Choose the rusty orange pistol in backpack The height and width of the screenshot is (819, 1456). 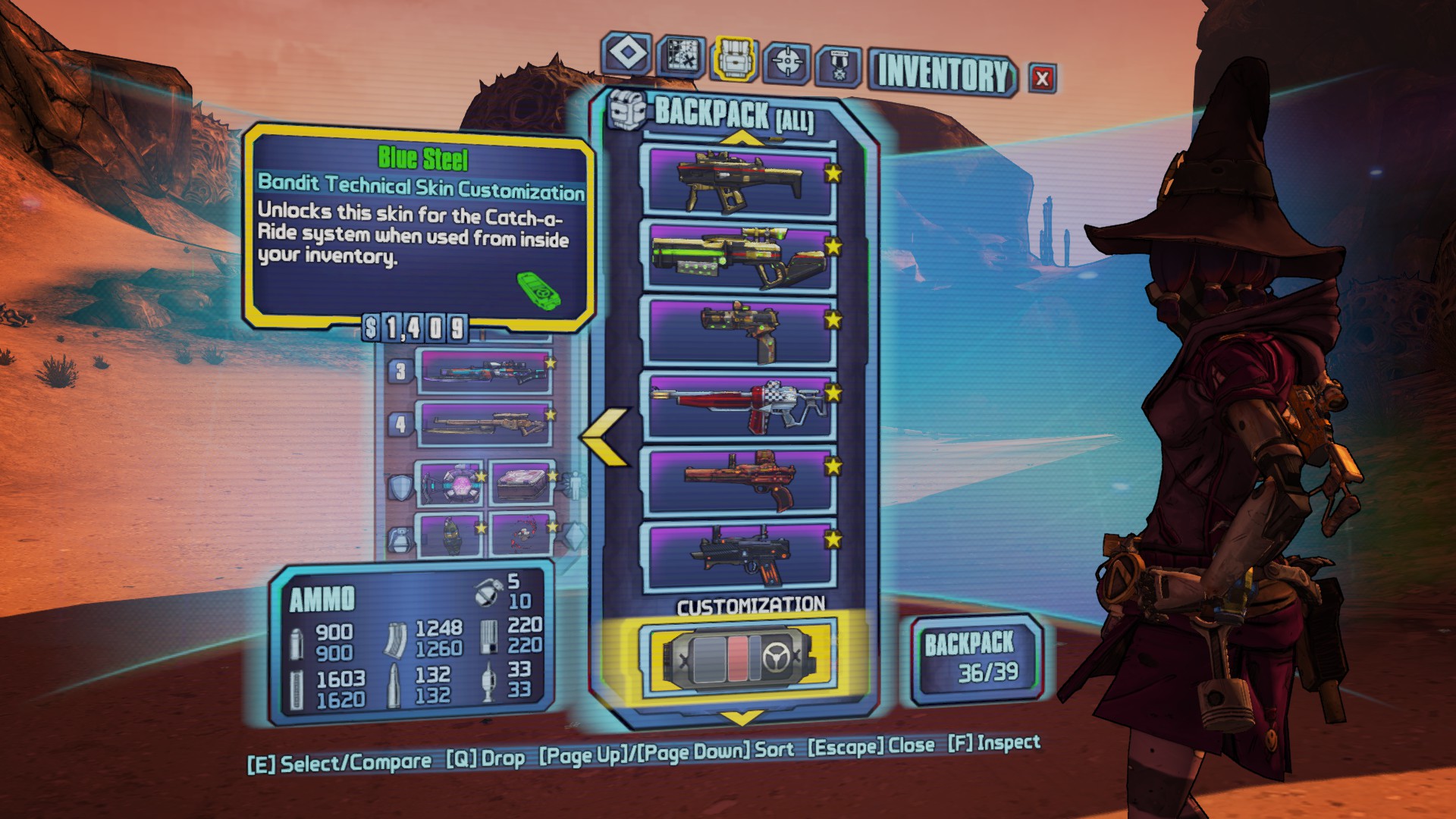coord(739,482)
